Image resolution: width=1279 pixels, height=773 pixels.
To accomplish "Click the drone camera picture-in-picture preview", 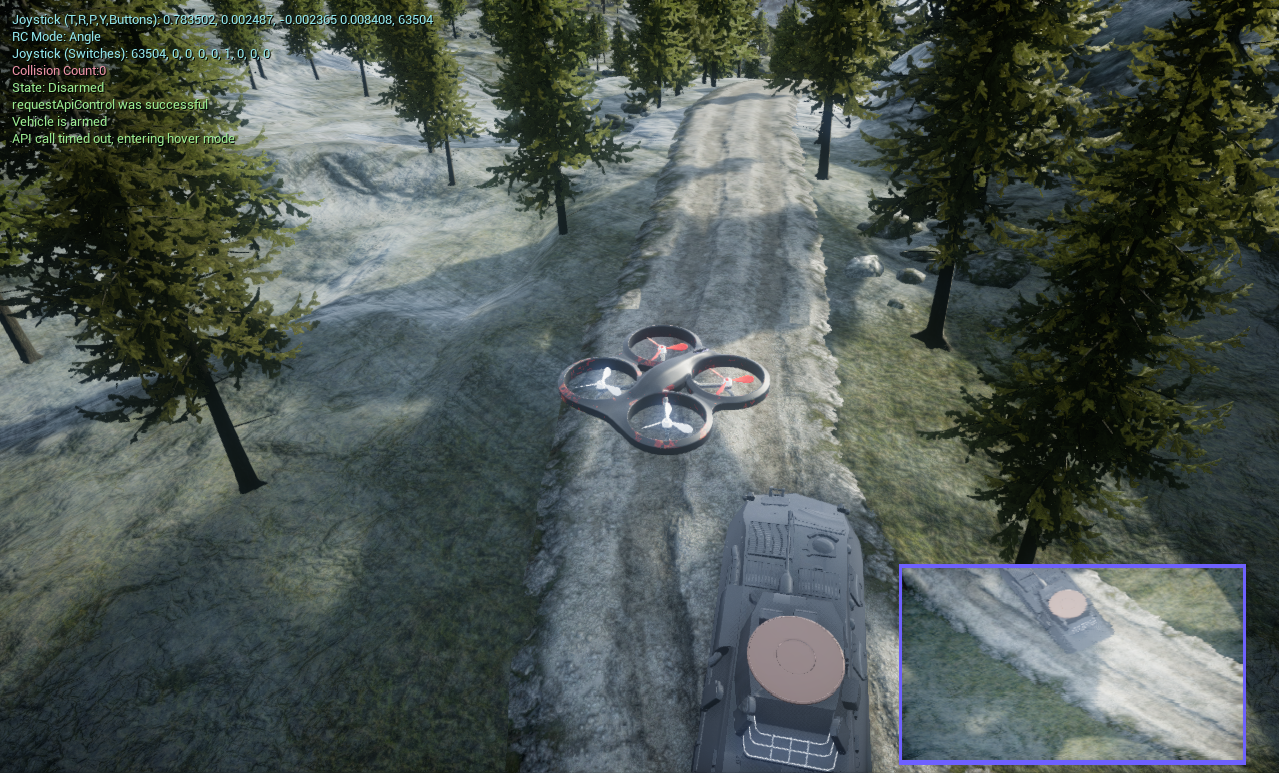I will click(1072, 664).
